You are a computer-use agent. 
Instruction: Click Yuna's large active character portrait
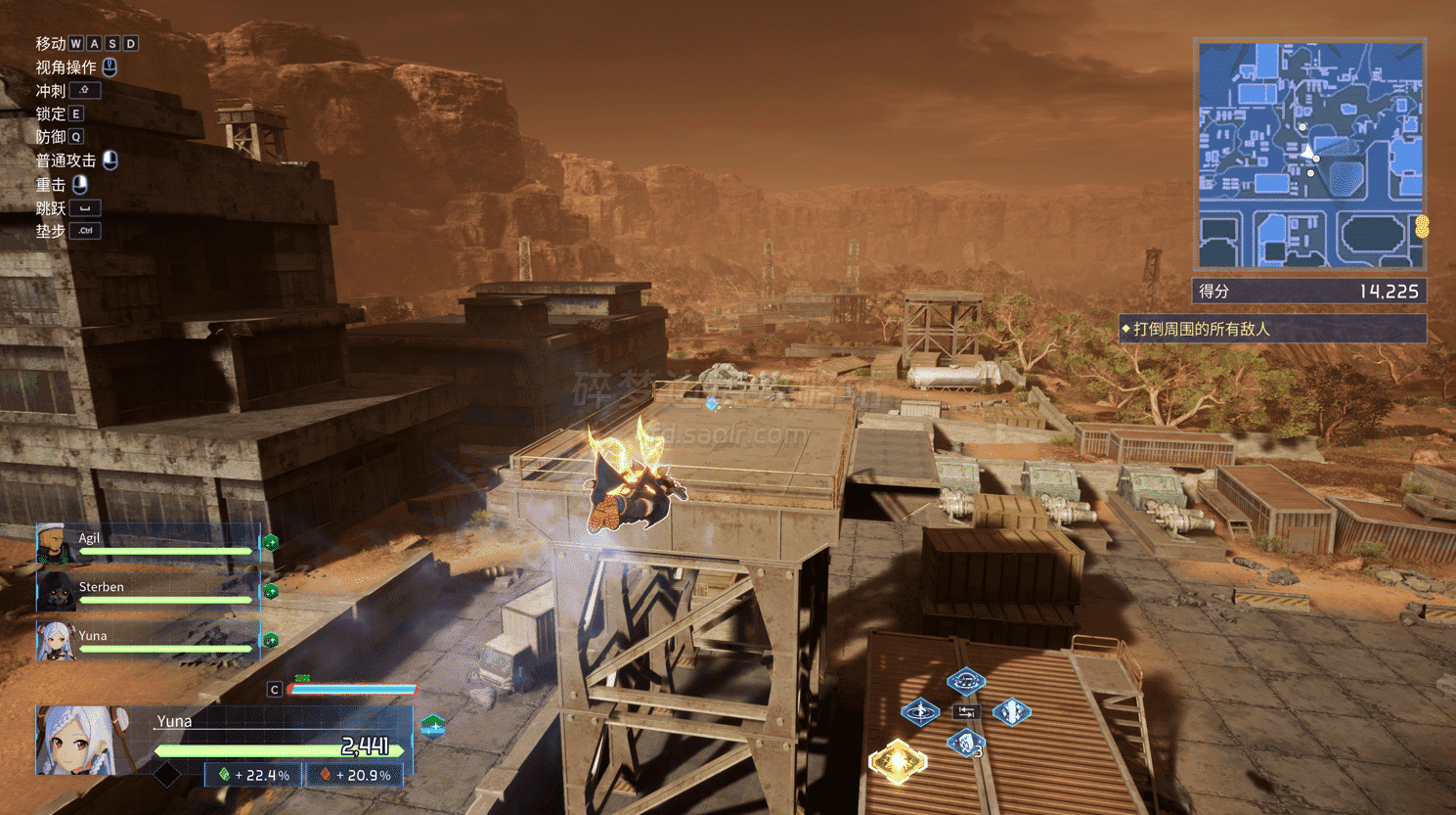[83, 741]
